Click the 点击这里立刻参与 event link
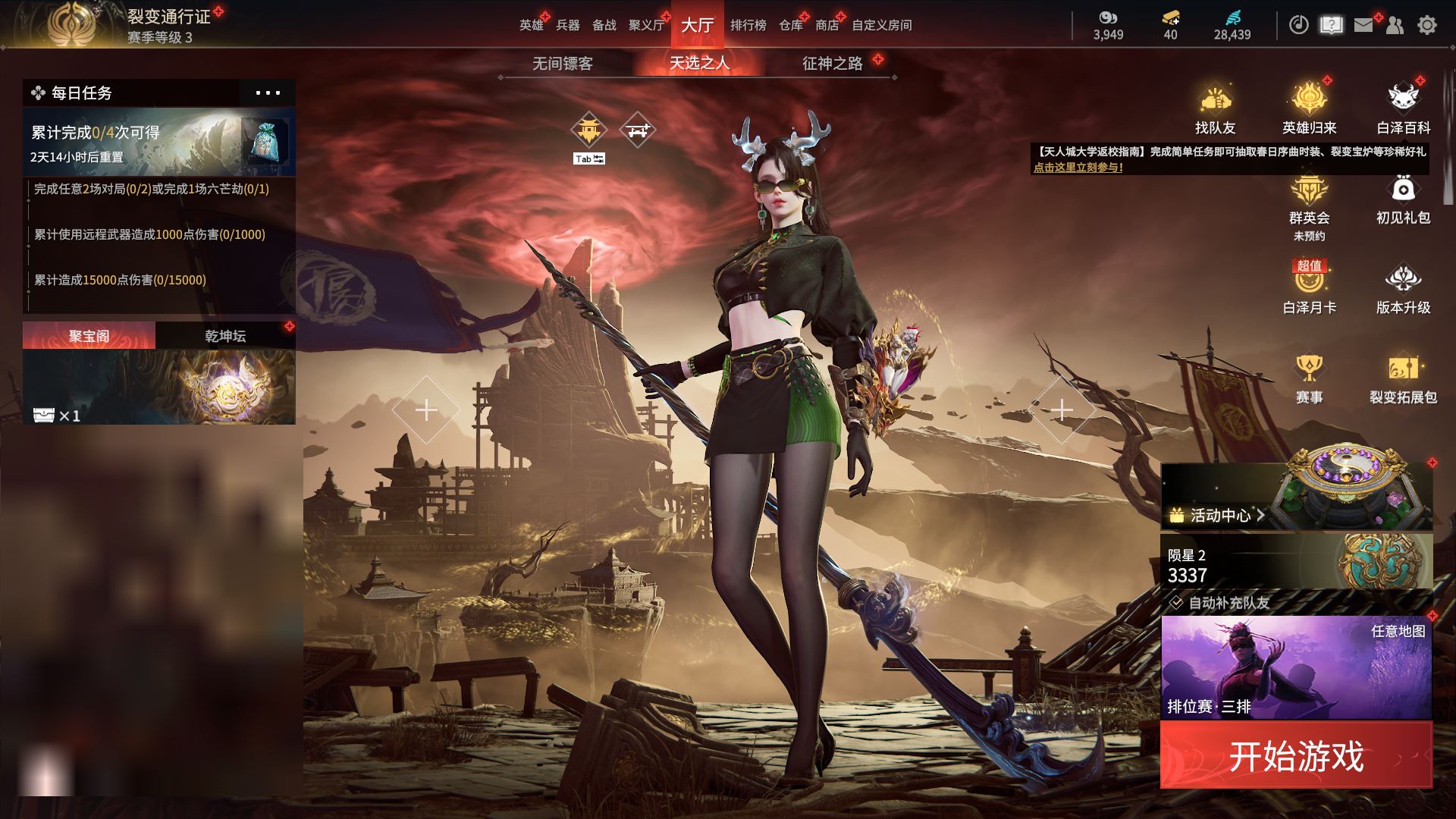The width and height of the screenshot is (1456, 819). [x=1078, y=168]
